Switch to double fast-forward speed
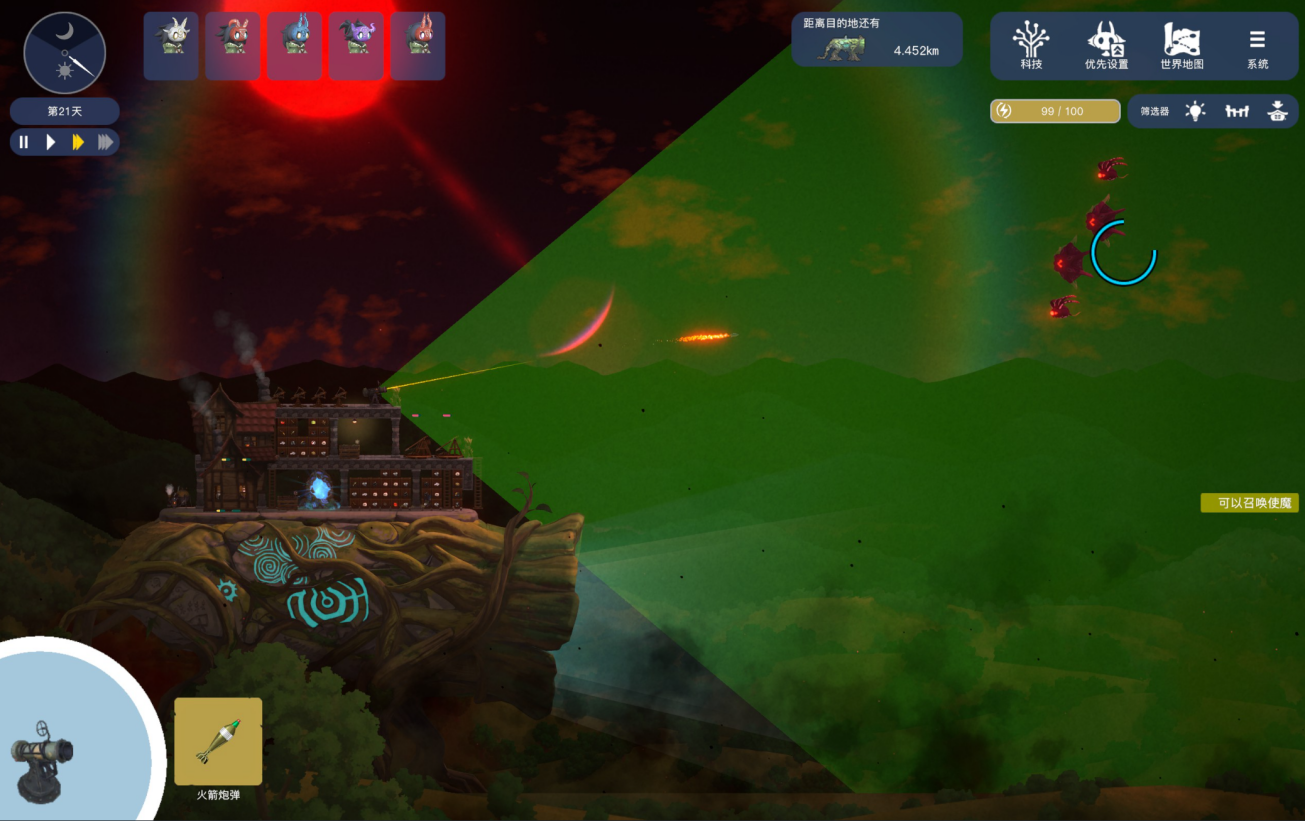1305x821 pixels. click(x=77, y=142)
